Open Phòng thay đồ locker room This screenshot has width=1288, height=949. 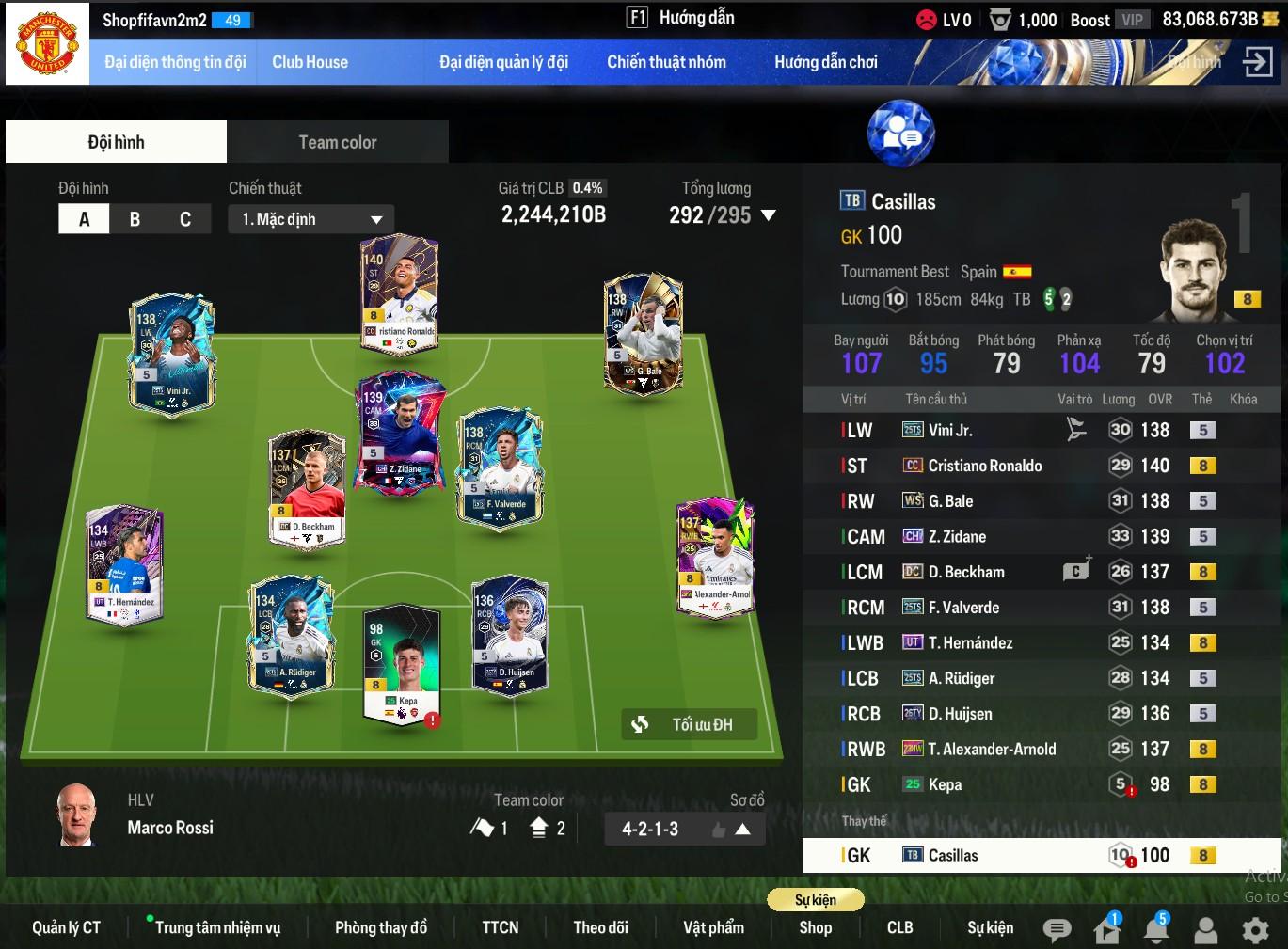tap(381, 927)
